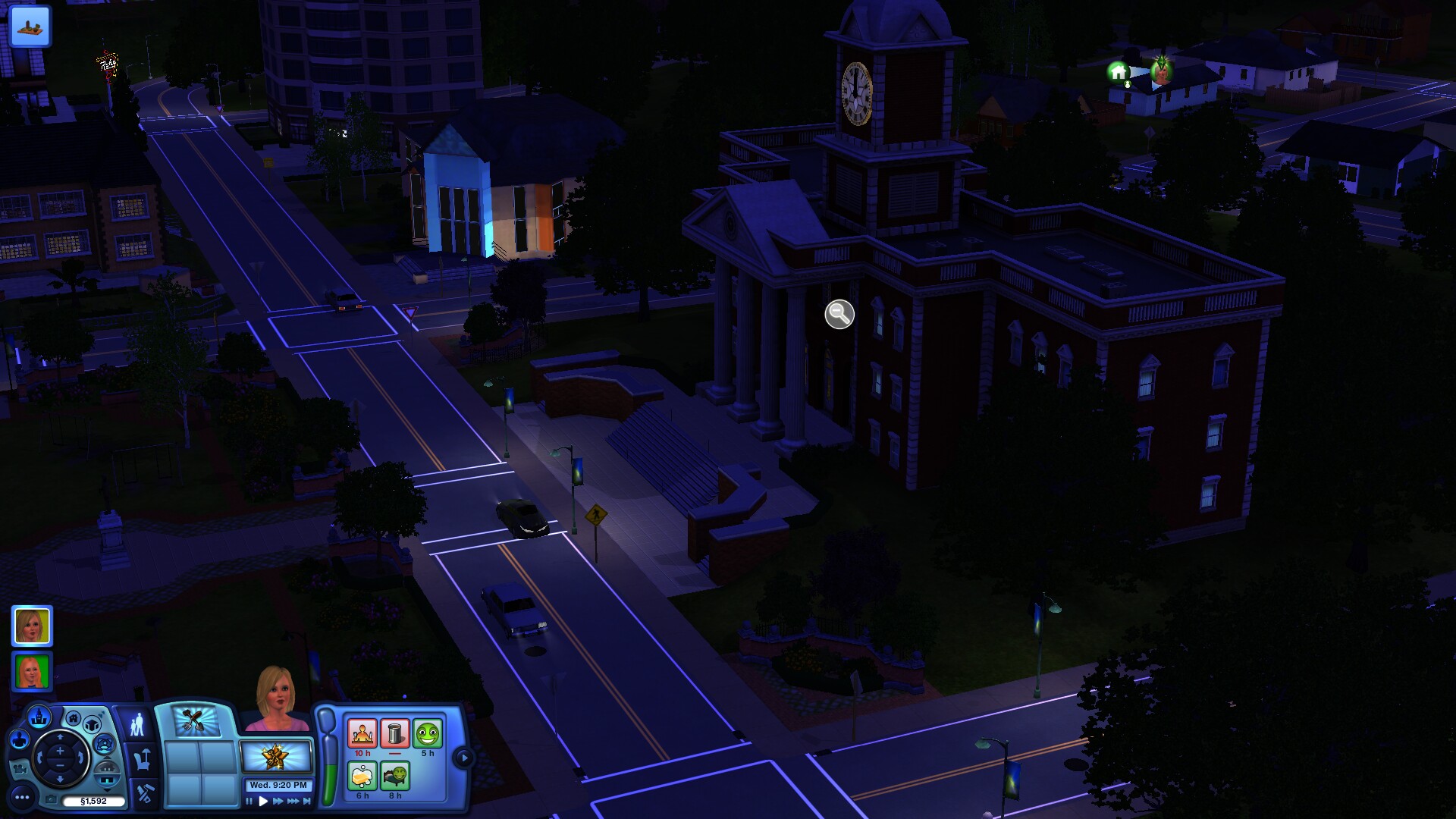Set game speed to fast forward
This screenshot has width=1456, height=819.
point(278,801)
